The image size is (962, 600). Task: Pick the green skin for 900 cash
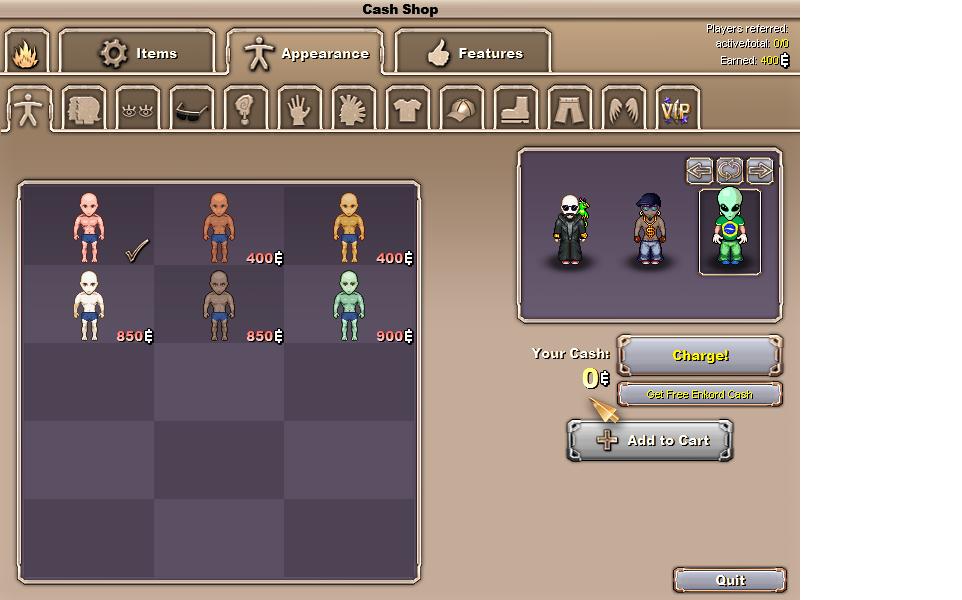coord(349,305)
